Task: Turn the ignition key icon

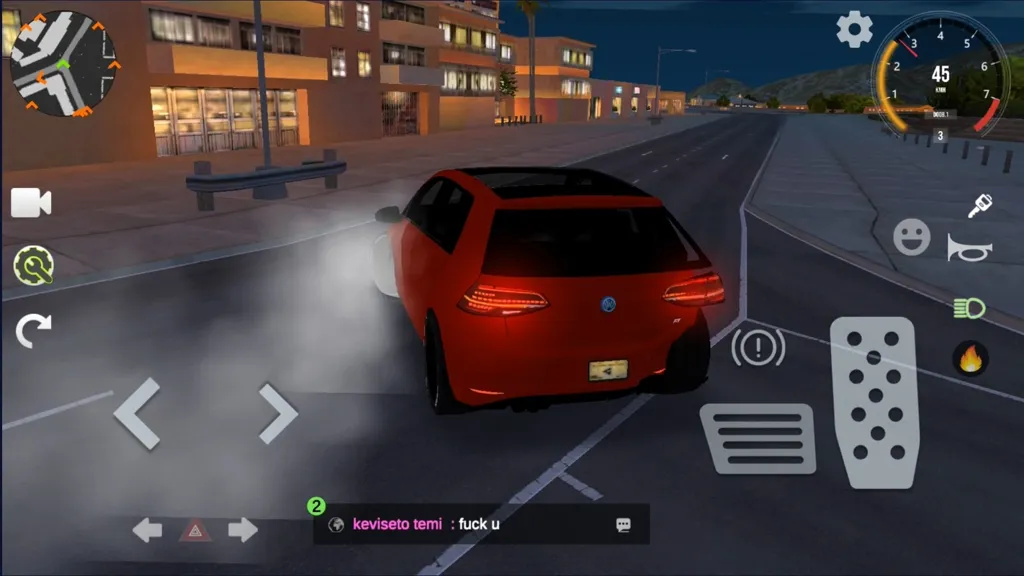Action: pyautogui.click(x=979, y=206)
